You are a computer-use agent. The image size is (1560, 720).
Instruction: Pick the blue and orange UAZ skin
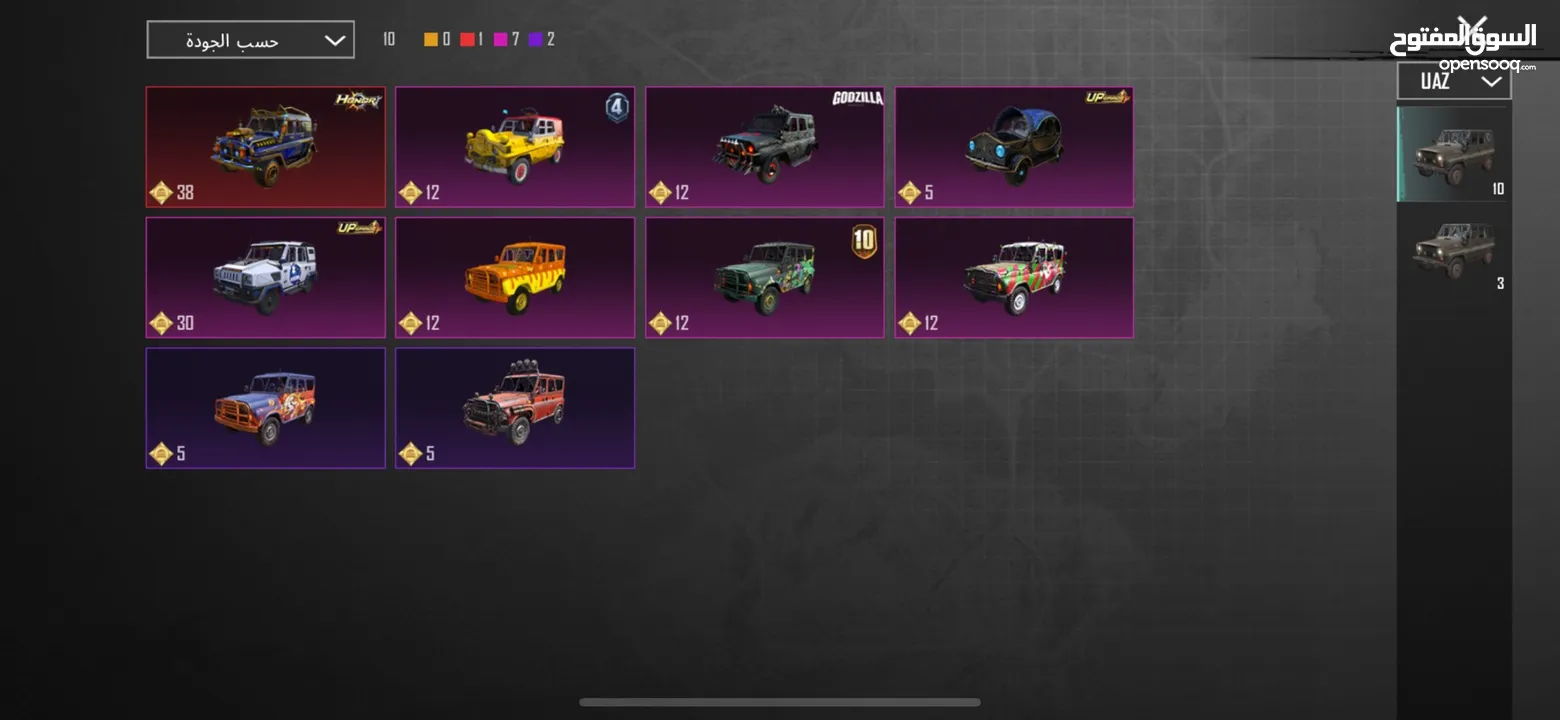click(265, 407)
